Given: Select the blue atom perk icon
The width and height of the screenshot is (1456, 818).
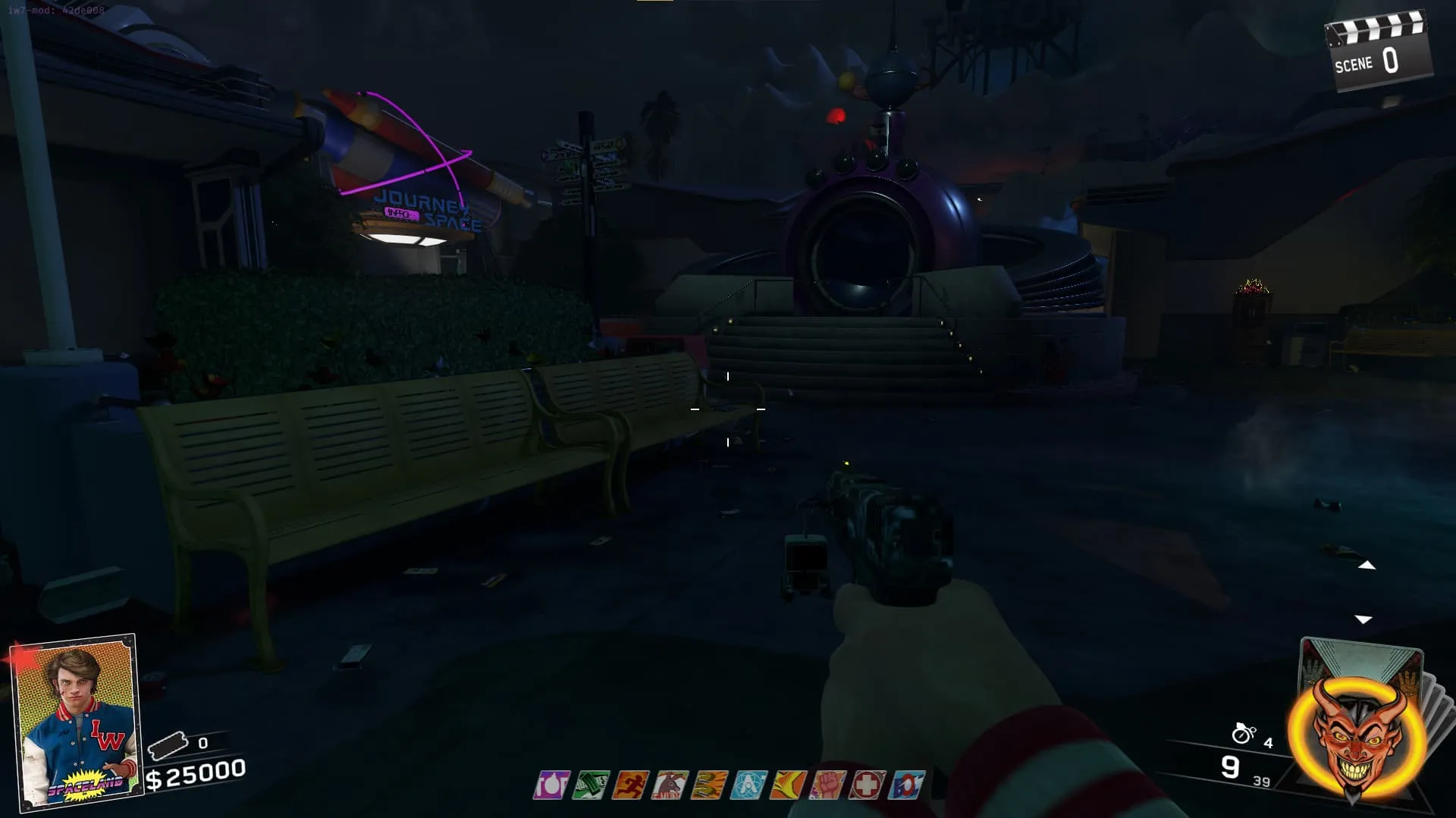Looking at the screenshot, I should (748, 785).
